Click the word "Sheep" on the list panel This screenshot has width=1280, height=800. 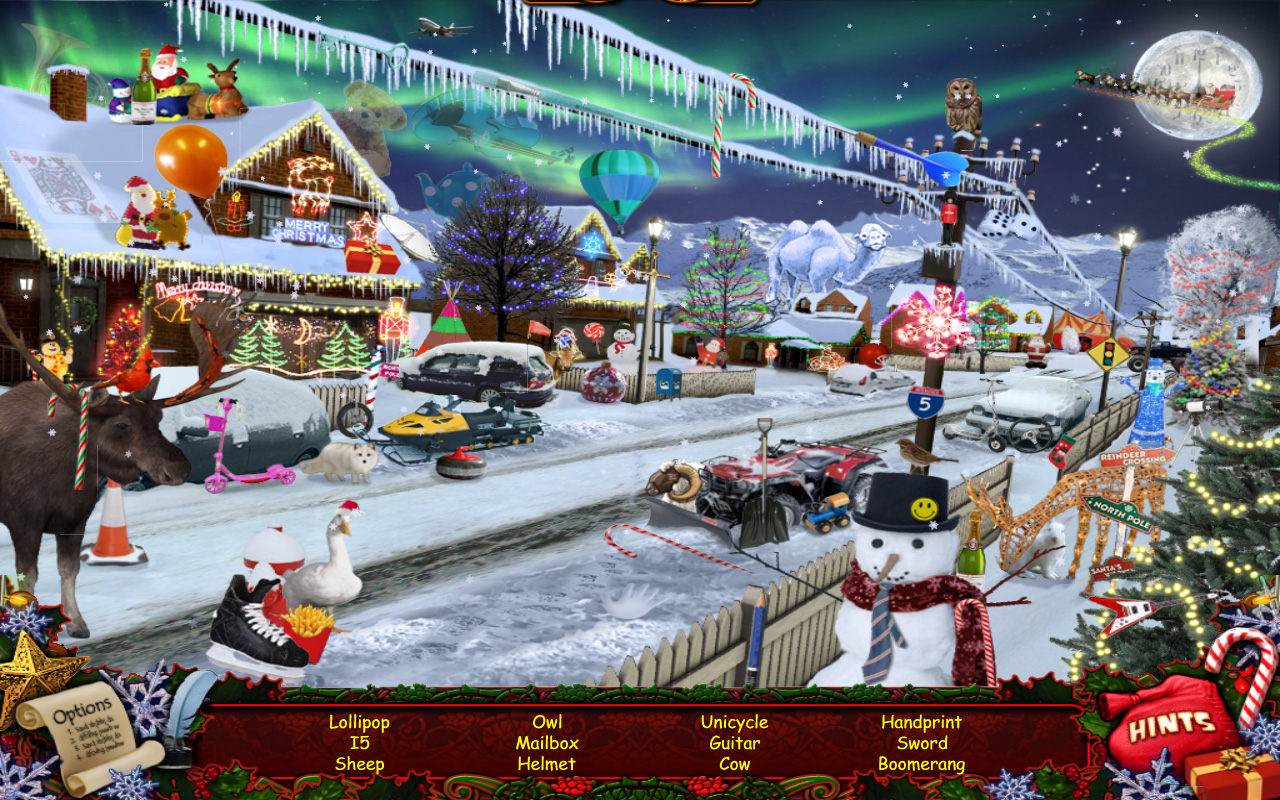(x=359, y=763)
